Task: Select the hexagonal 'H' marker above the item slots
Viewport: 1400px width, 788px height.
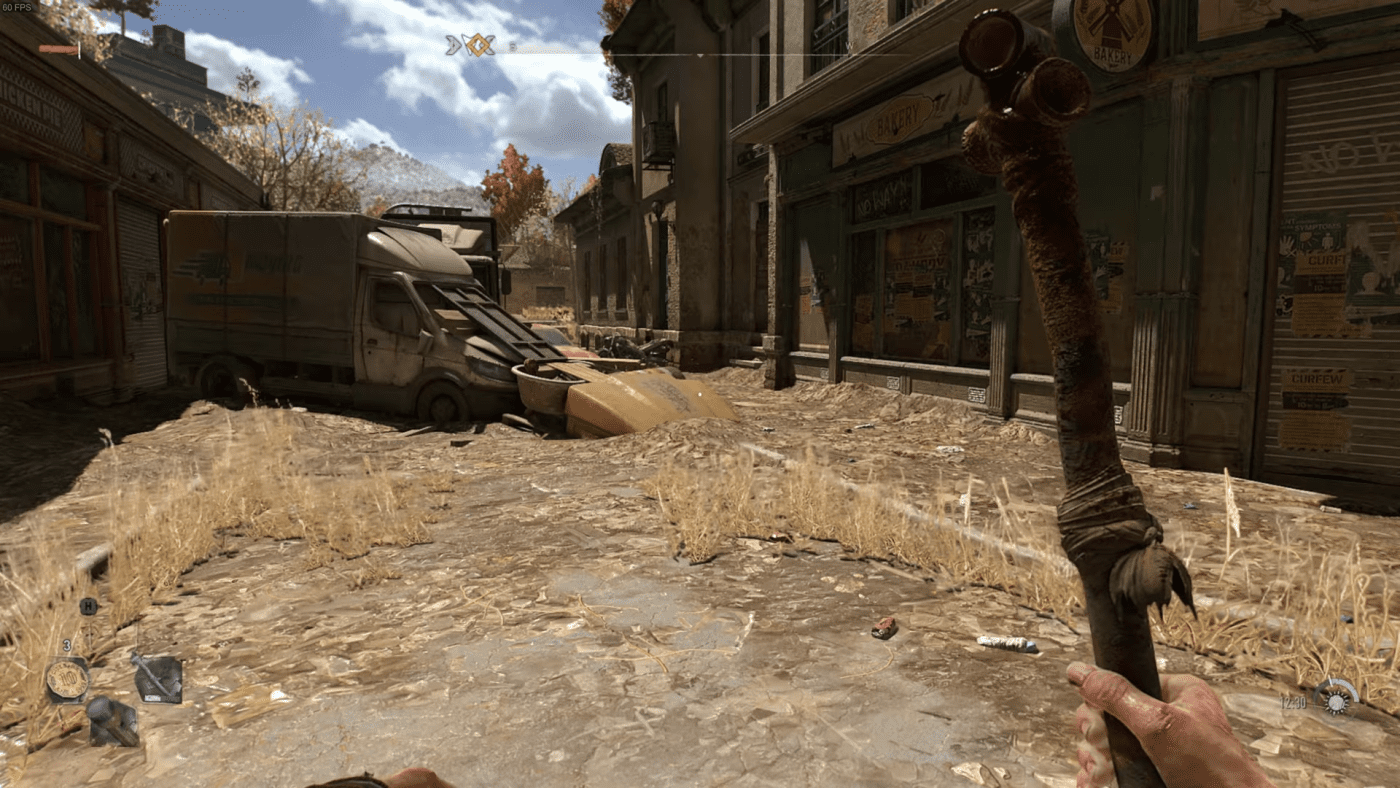Action: [88, 606]
